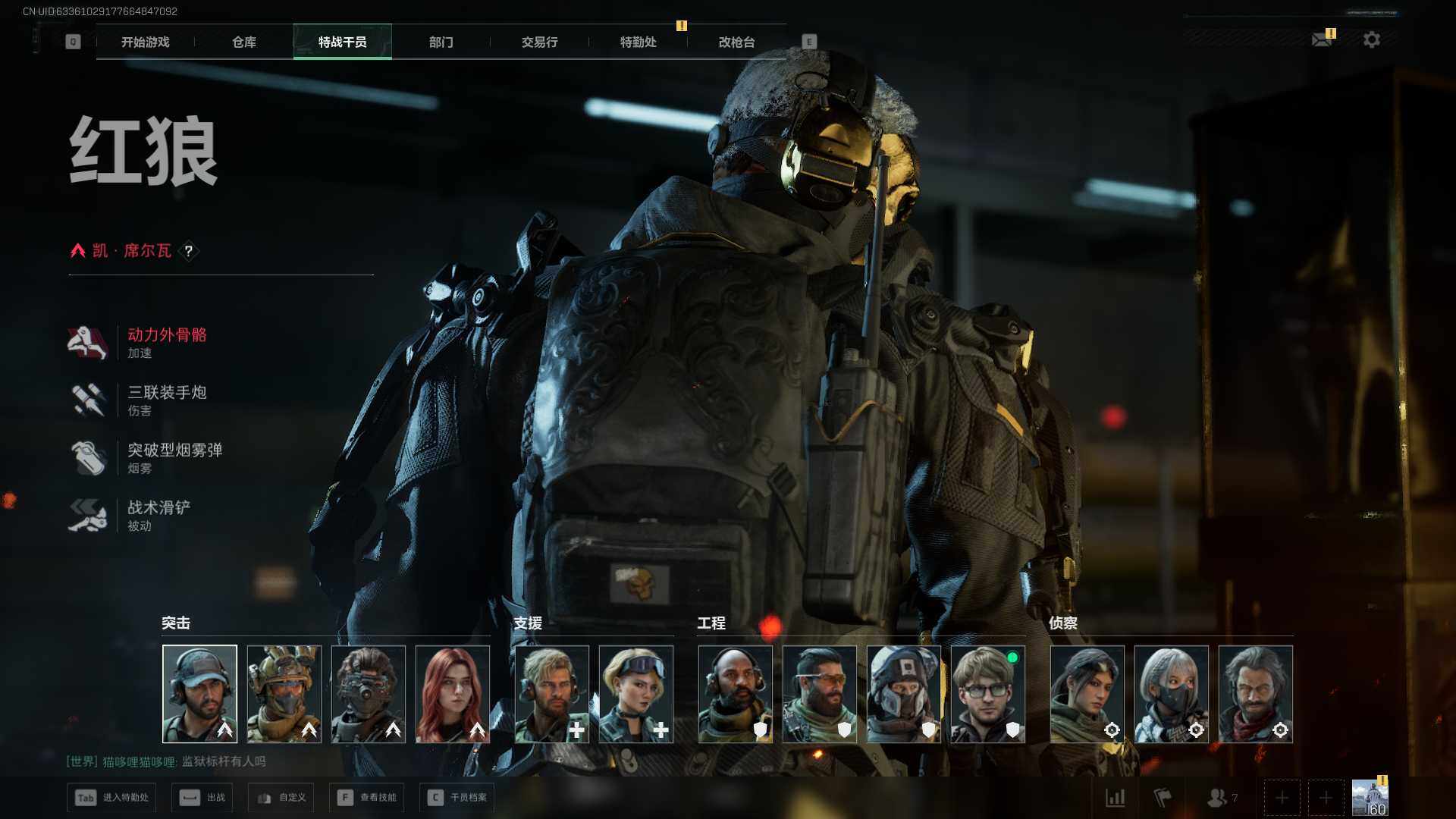Click the 自定义 customize button
This screenshot has width=1456, height=819.
281,798
